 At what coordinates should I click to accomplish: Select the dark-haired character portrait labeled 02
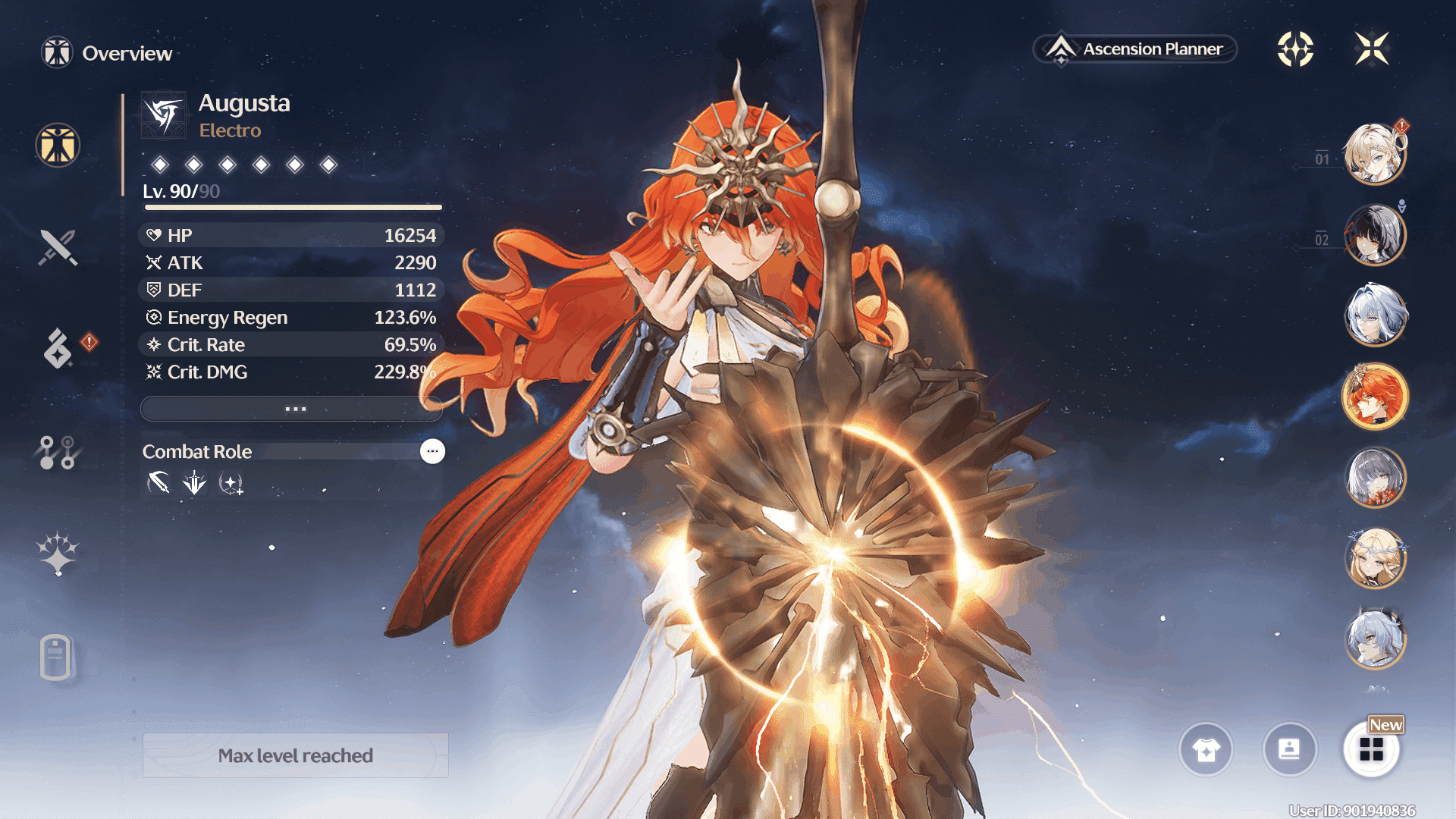pos(1374,235)
